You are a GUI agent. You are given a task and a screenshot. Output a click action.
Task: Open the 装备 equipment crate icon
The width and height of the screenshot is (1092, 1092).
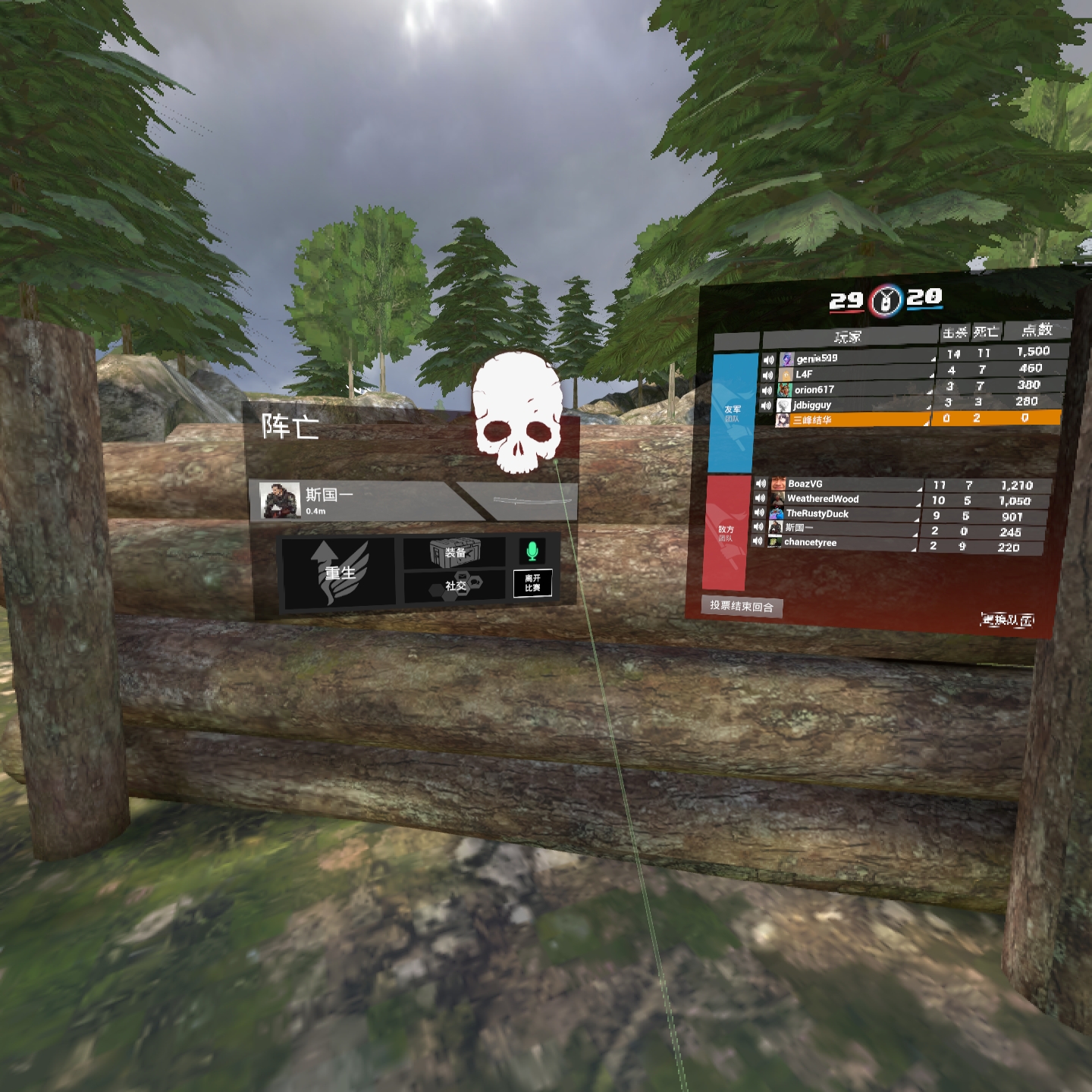coord(457,552)
